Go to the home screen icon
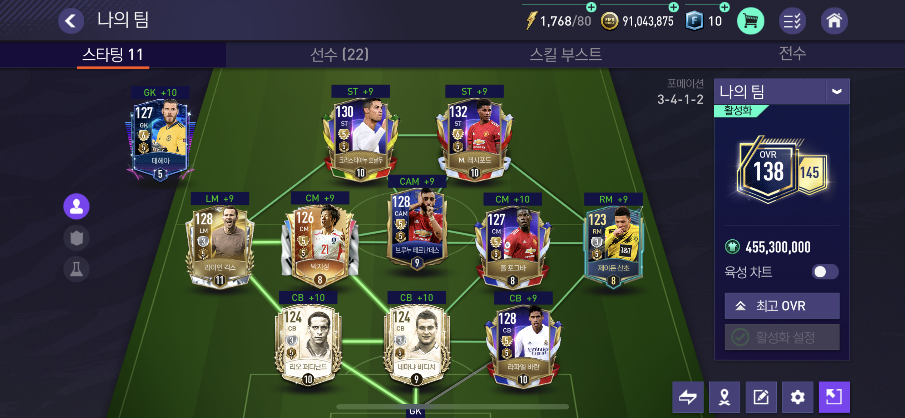905x418 pixels. coord(834,20)
